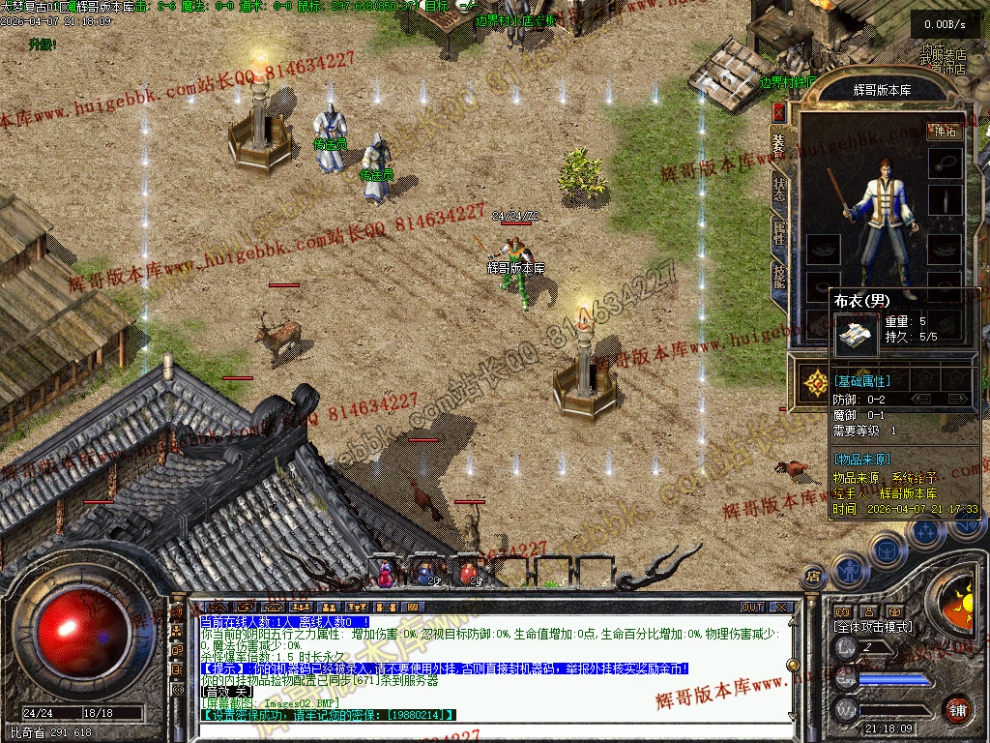Open the 店 shop round button

[813, 576]
